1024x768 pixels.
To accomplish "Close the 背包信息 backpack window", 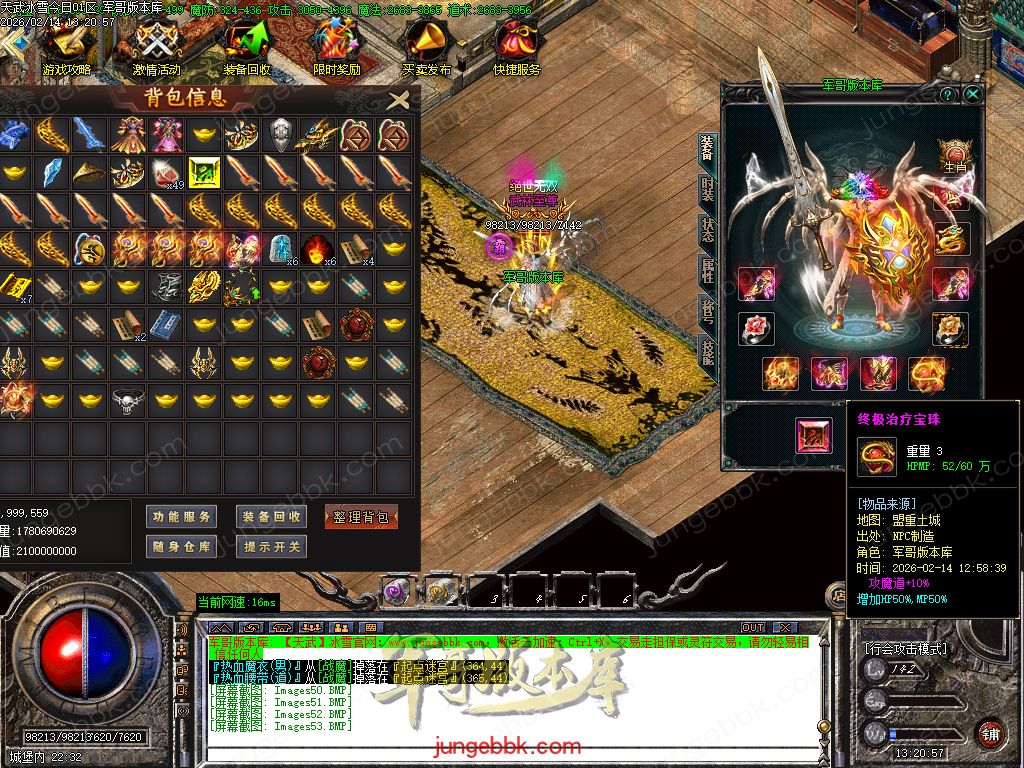I will point(398,99).
